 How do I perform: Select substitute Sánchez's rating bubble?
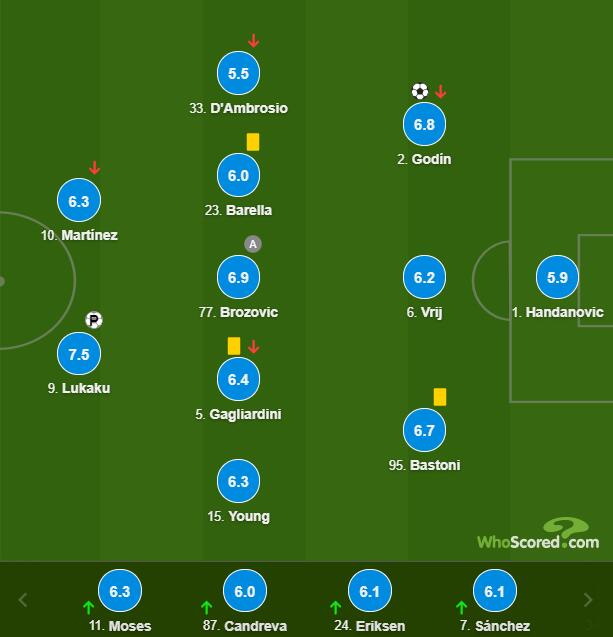494,591
